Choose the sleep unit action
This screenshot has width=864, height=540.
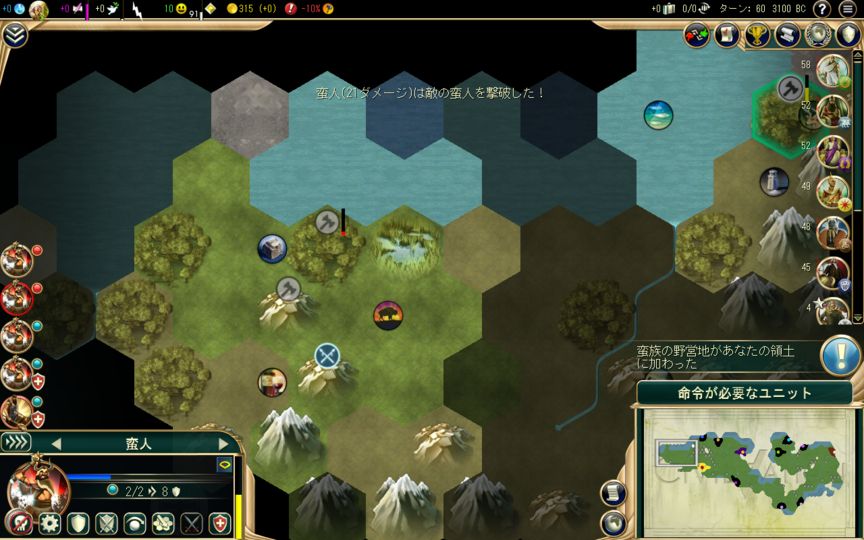click(134, 523)
